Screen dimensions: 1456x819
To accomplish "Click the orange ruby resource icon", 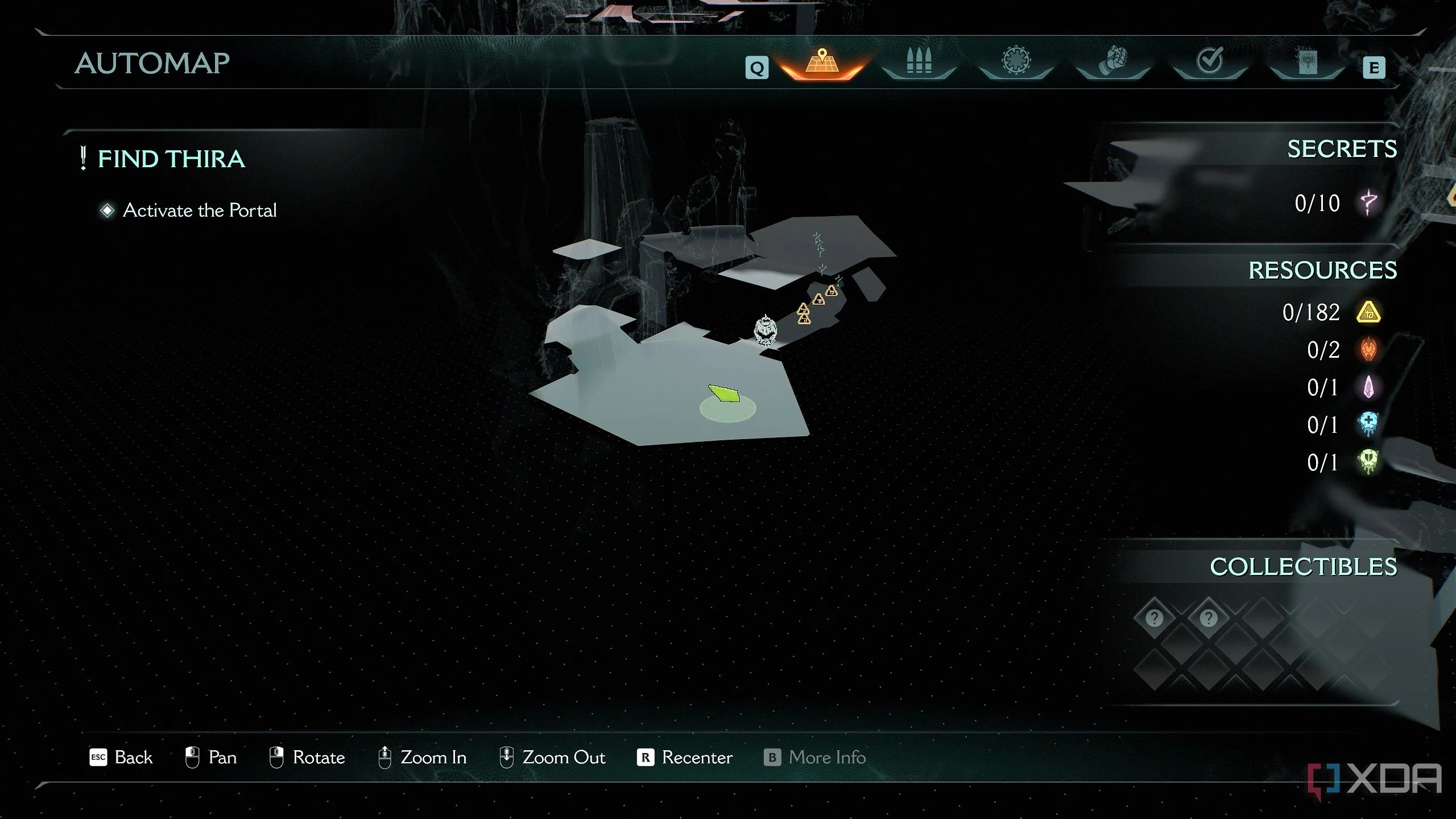I will point(1368,350).
